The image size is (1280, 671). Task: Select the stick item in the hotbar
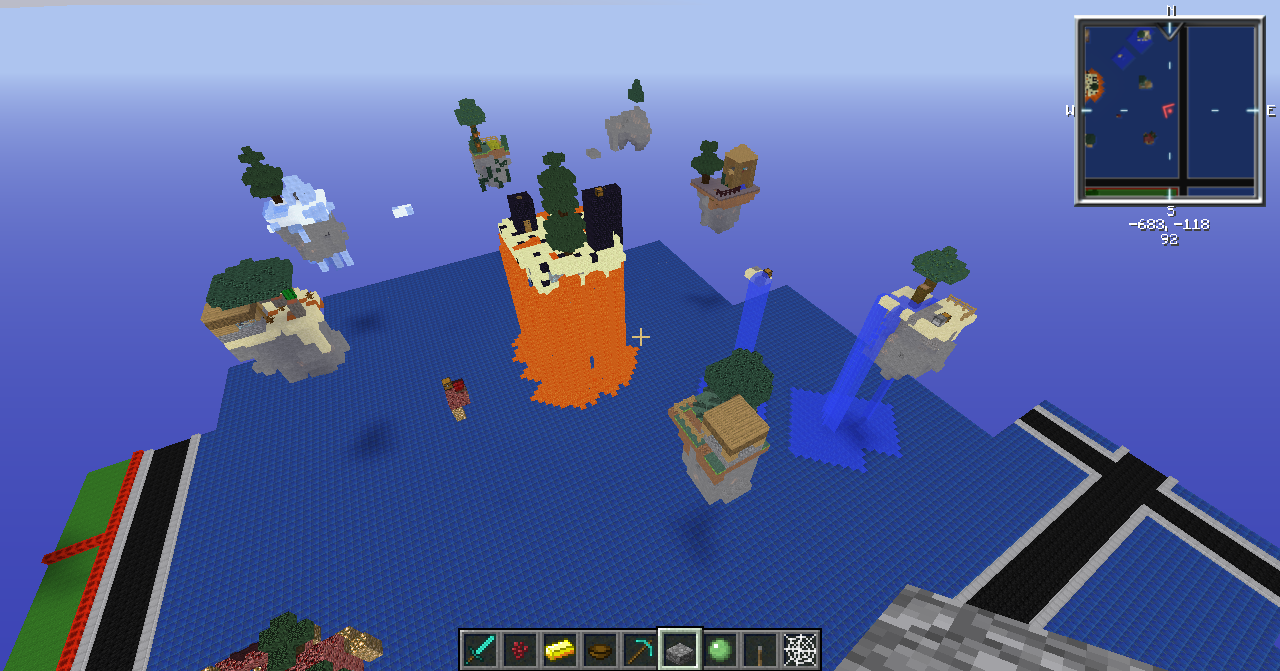[x=760, y=650]
